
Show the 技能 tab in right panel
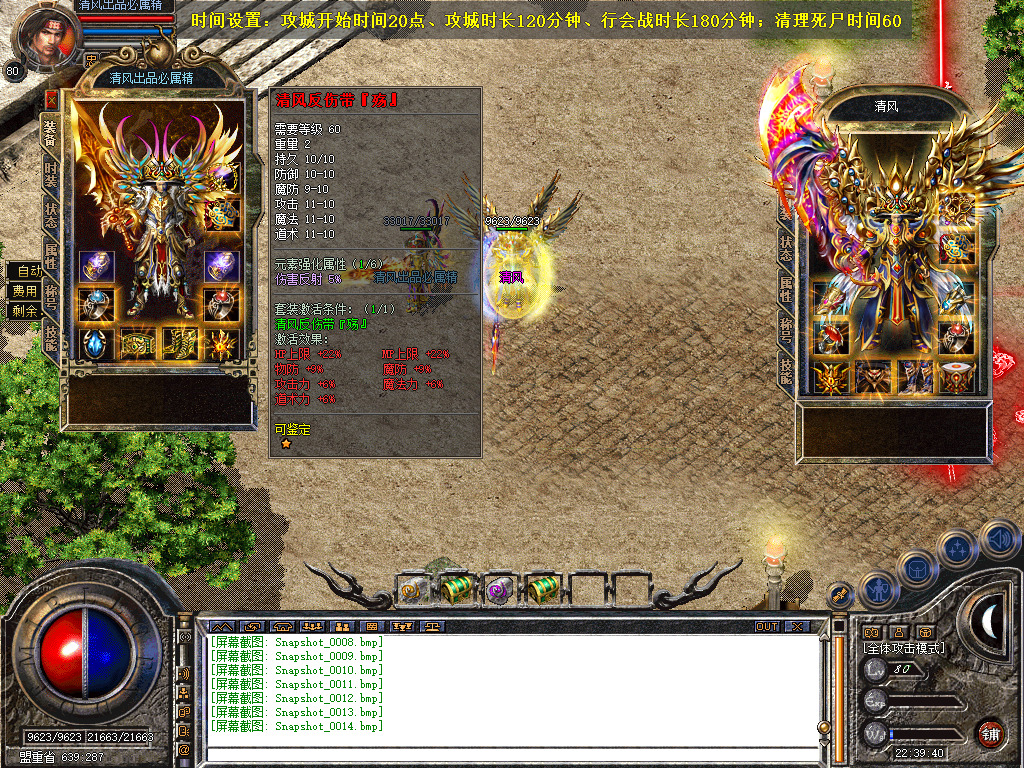click(786, 370)
